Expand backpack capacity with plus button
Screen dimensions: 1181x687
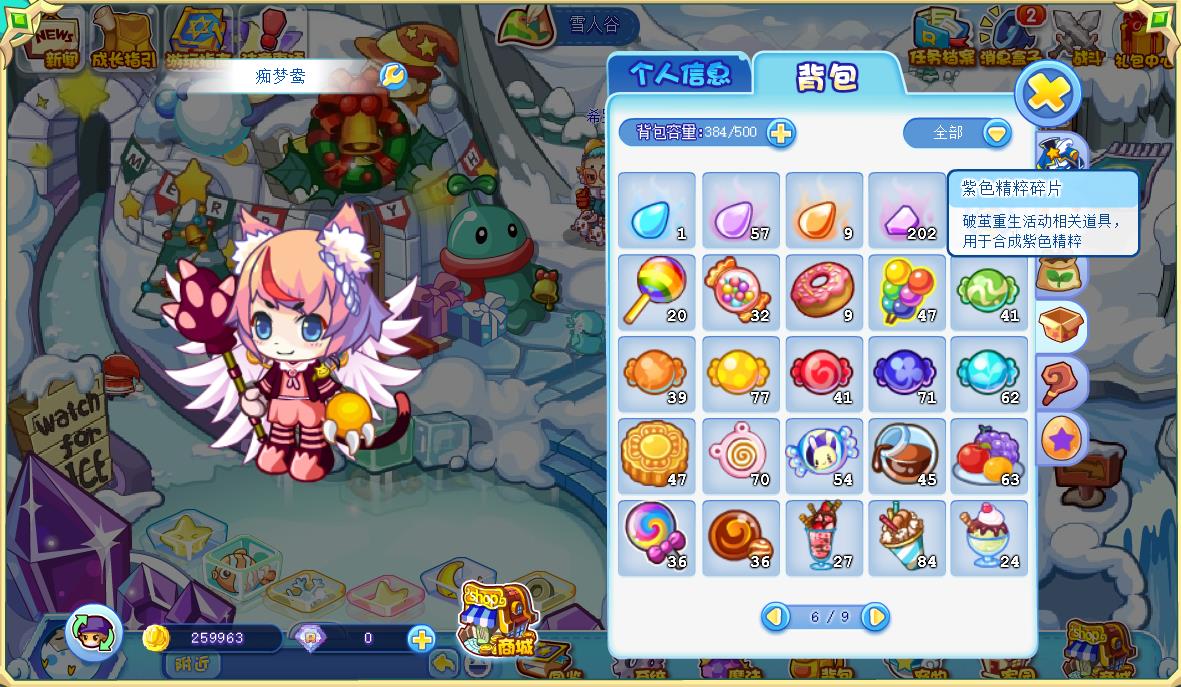(x=780, y=133)
